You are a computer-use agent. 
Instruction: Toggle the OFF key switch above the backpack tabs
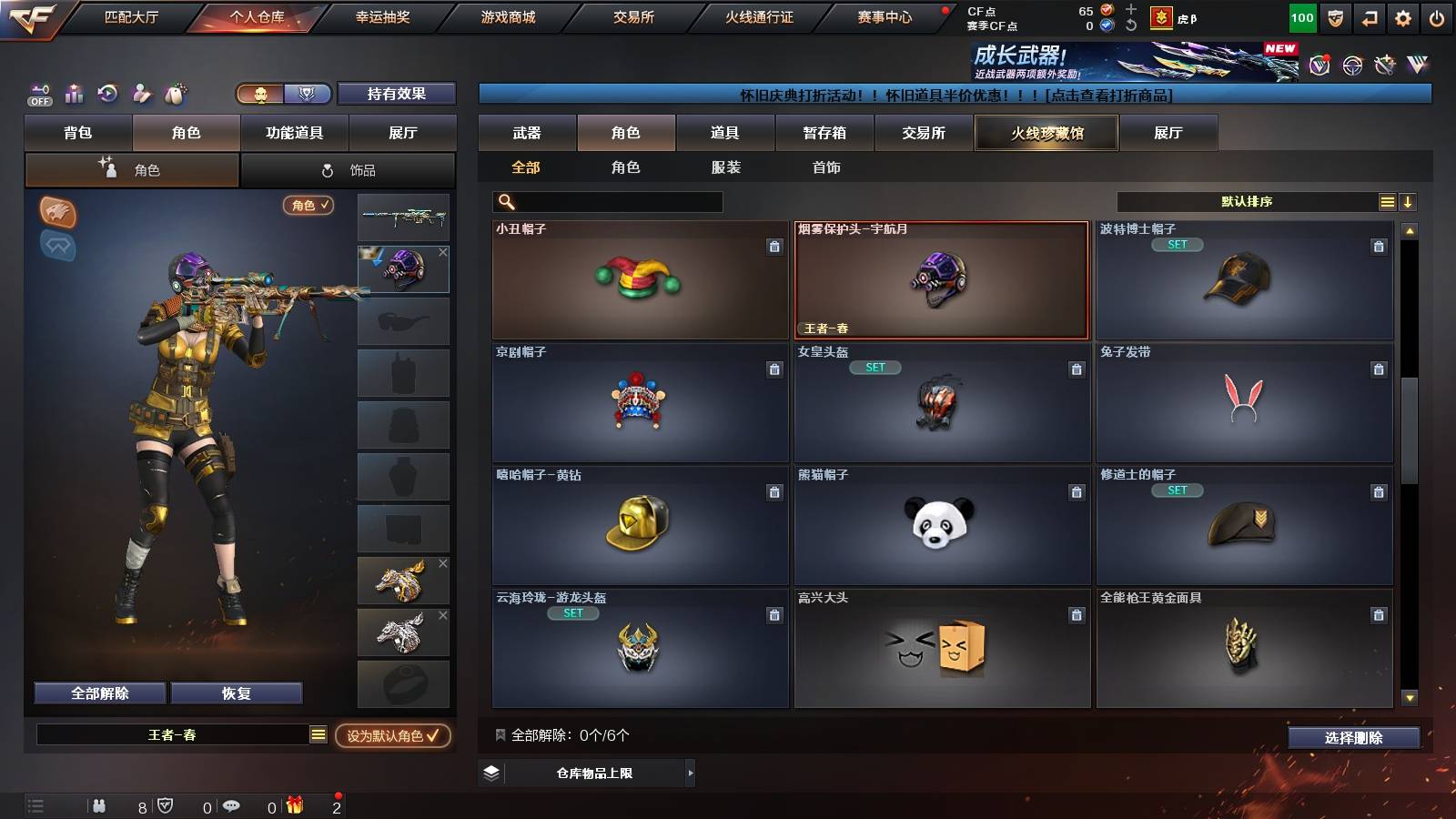(x=38, y=94)
